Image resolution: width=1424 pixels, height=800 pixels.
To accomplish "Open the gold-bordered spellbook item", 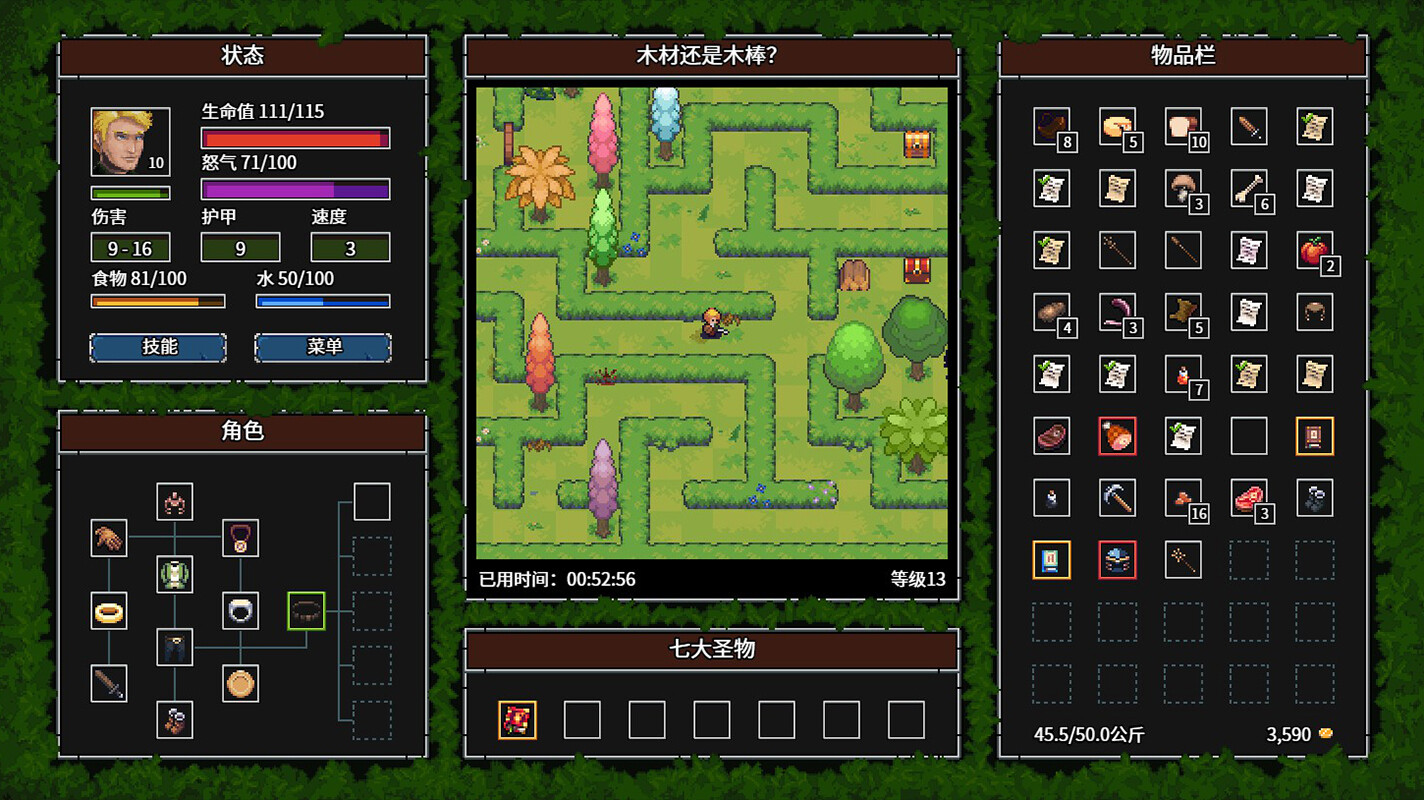I will (1052, 560).
